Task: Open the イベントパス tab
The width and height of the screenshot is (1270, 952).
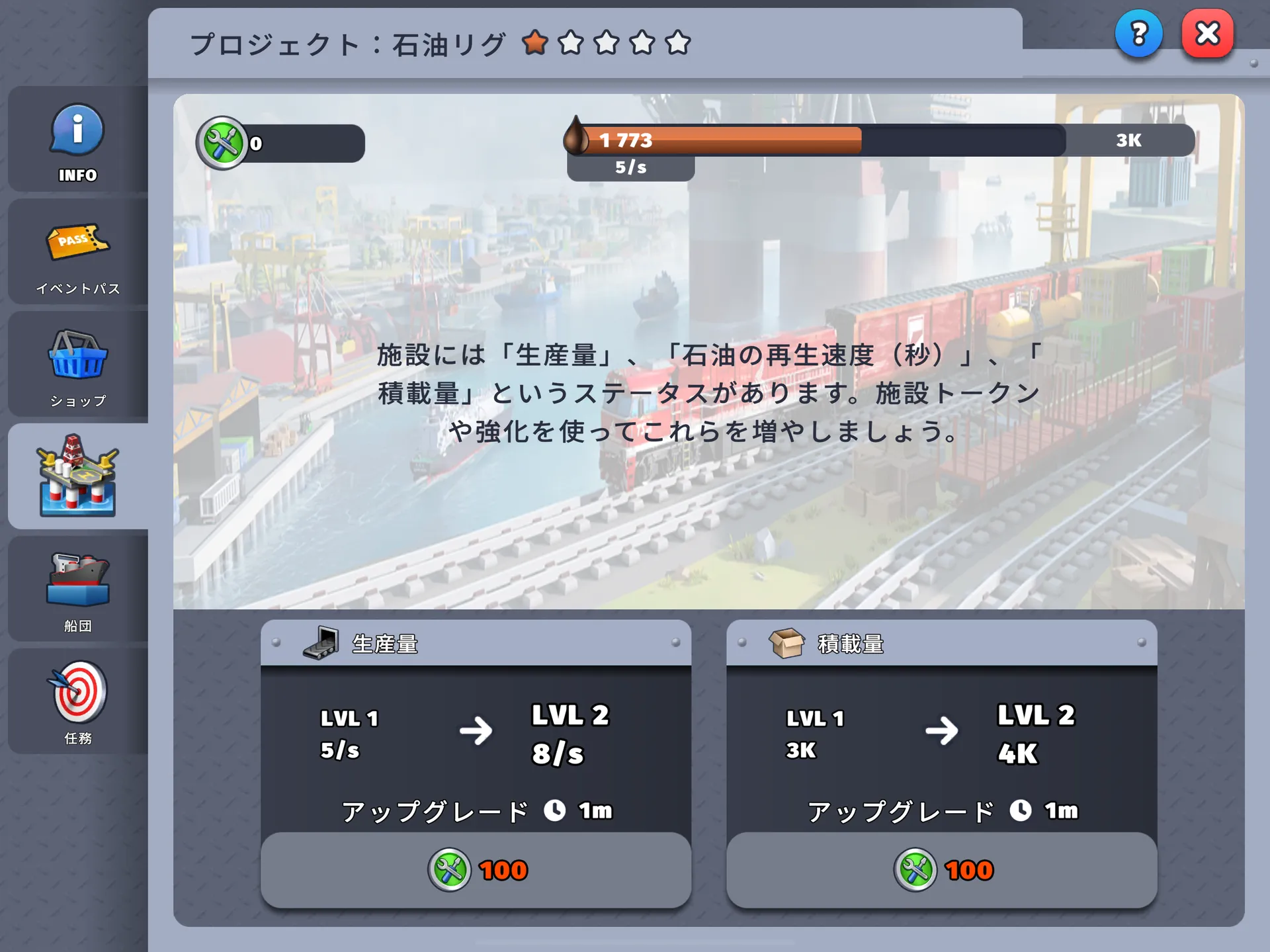Action: click(78, 253)
